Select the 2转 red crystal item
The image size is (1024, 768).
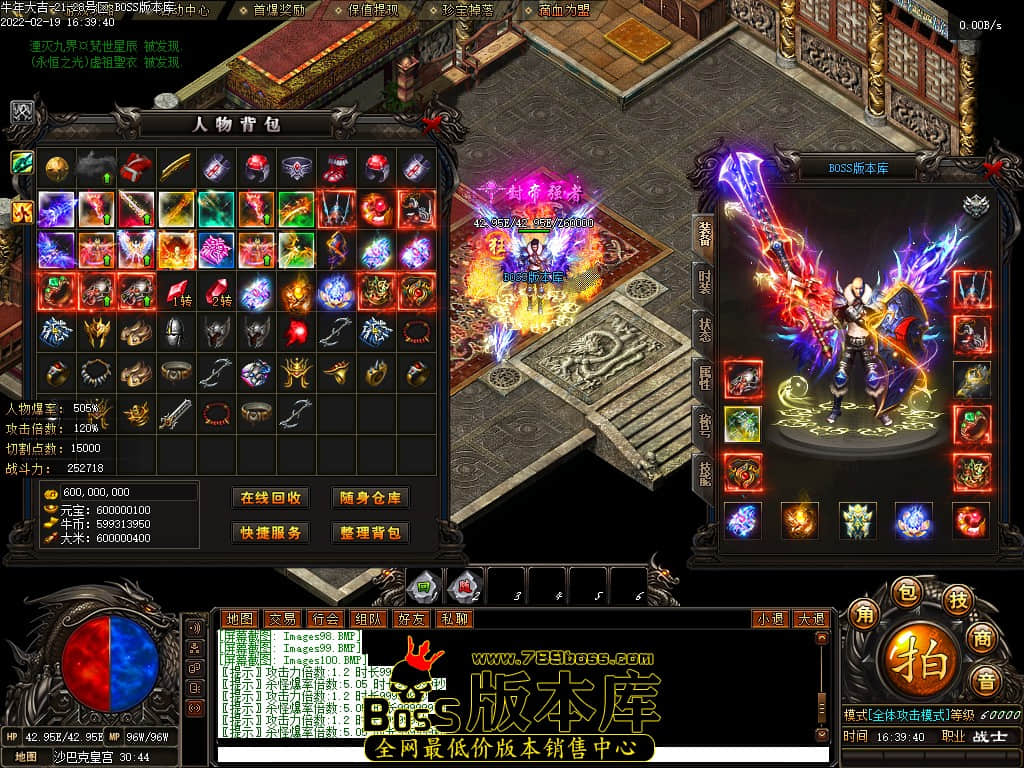218,292
